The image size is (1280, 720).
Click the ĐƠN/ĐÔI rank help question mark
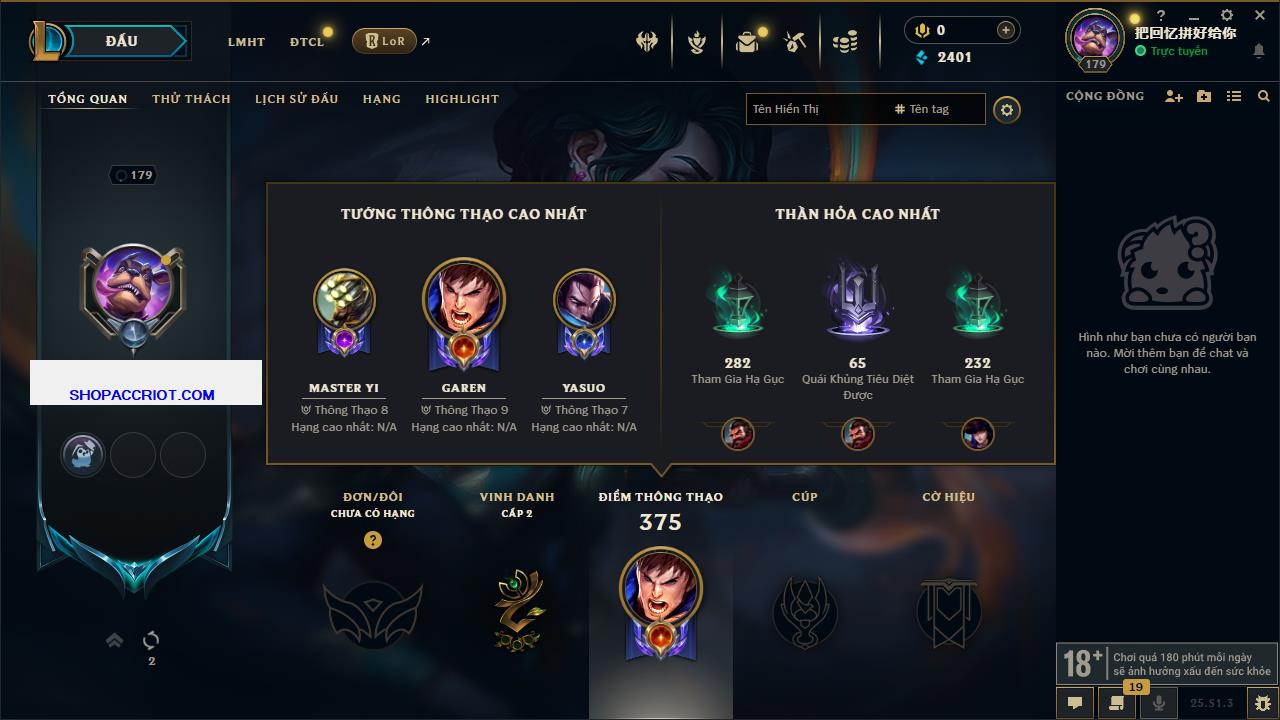[x=373, y=540]
